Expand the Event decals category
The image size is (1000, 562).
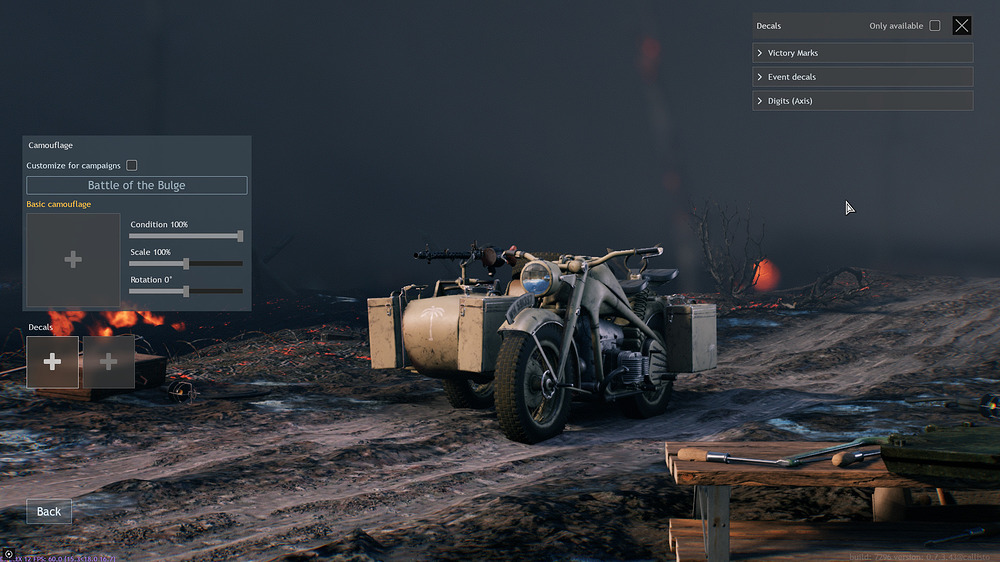click(862, 77)
